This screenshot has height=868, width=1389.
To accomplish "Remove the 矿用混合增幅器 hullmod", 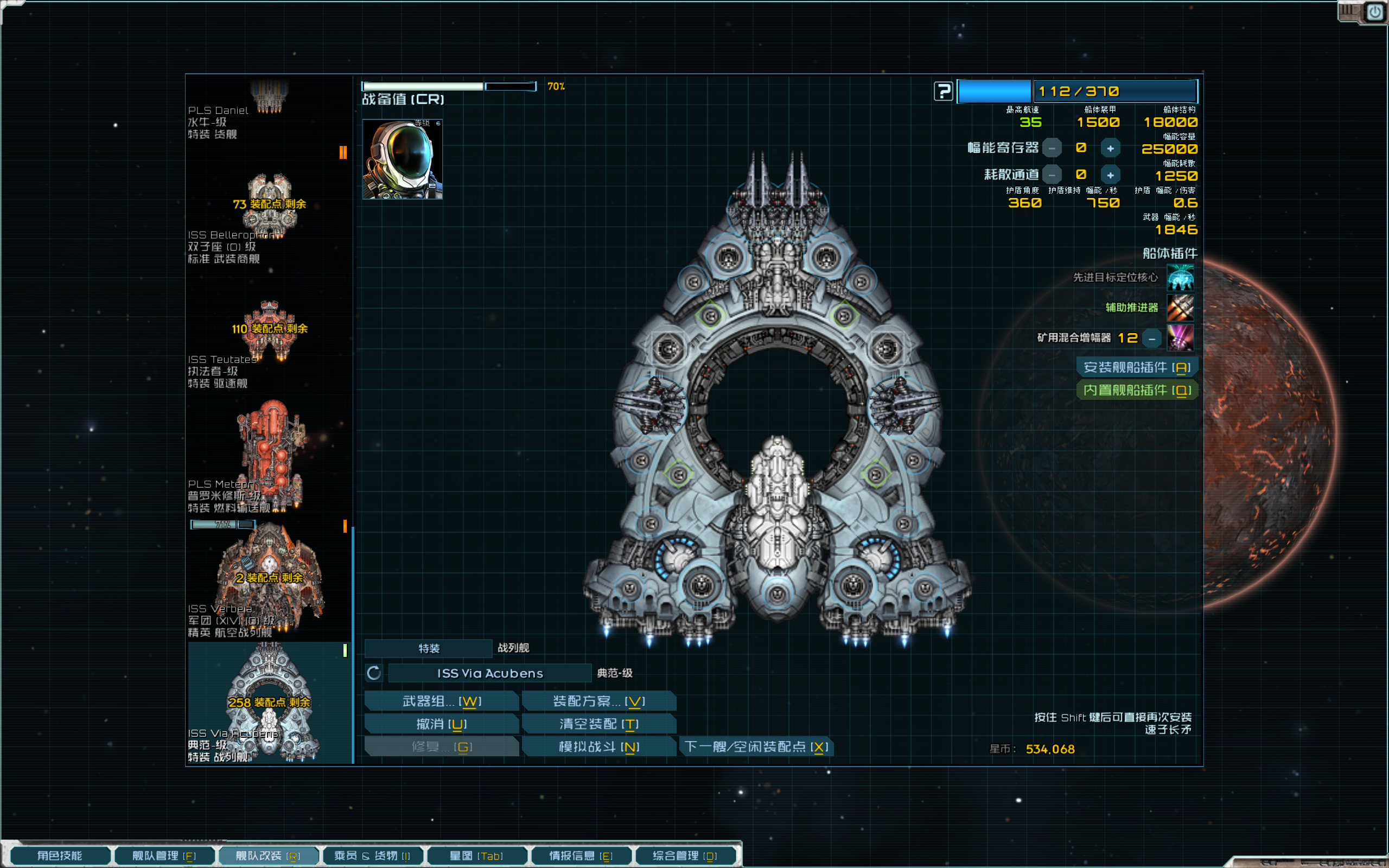I will pos(1151,339).
